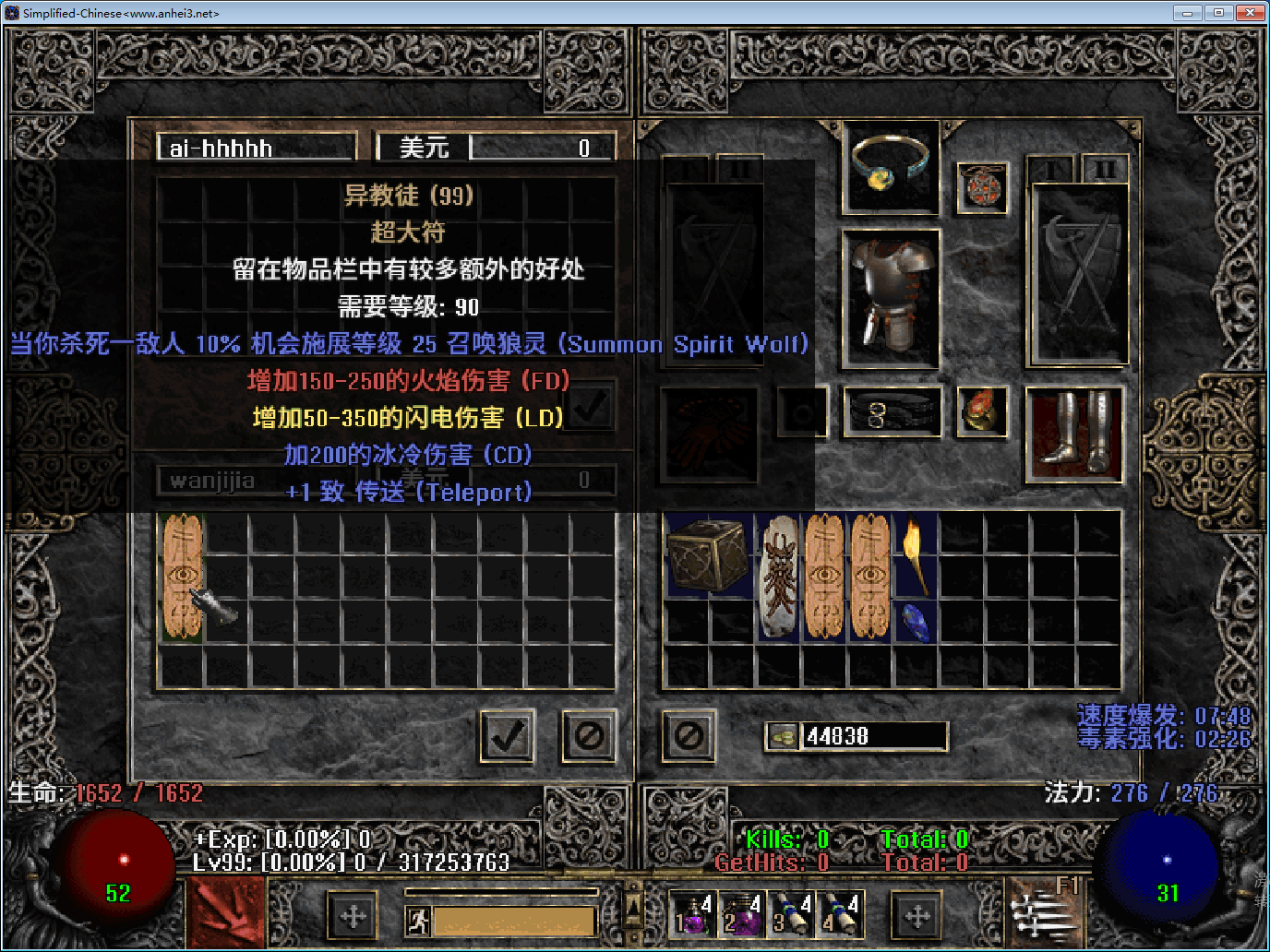This screenshot has height=952, width=1270.
Task: Use the scroll in belt slot 4
Action: click(x=841, y=914)
